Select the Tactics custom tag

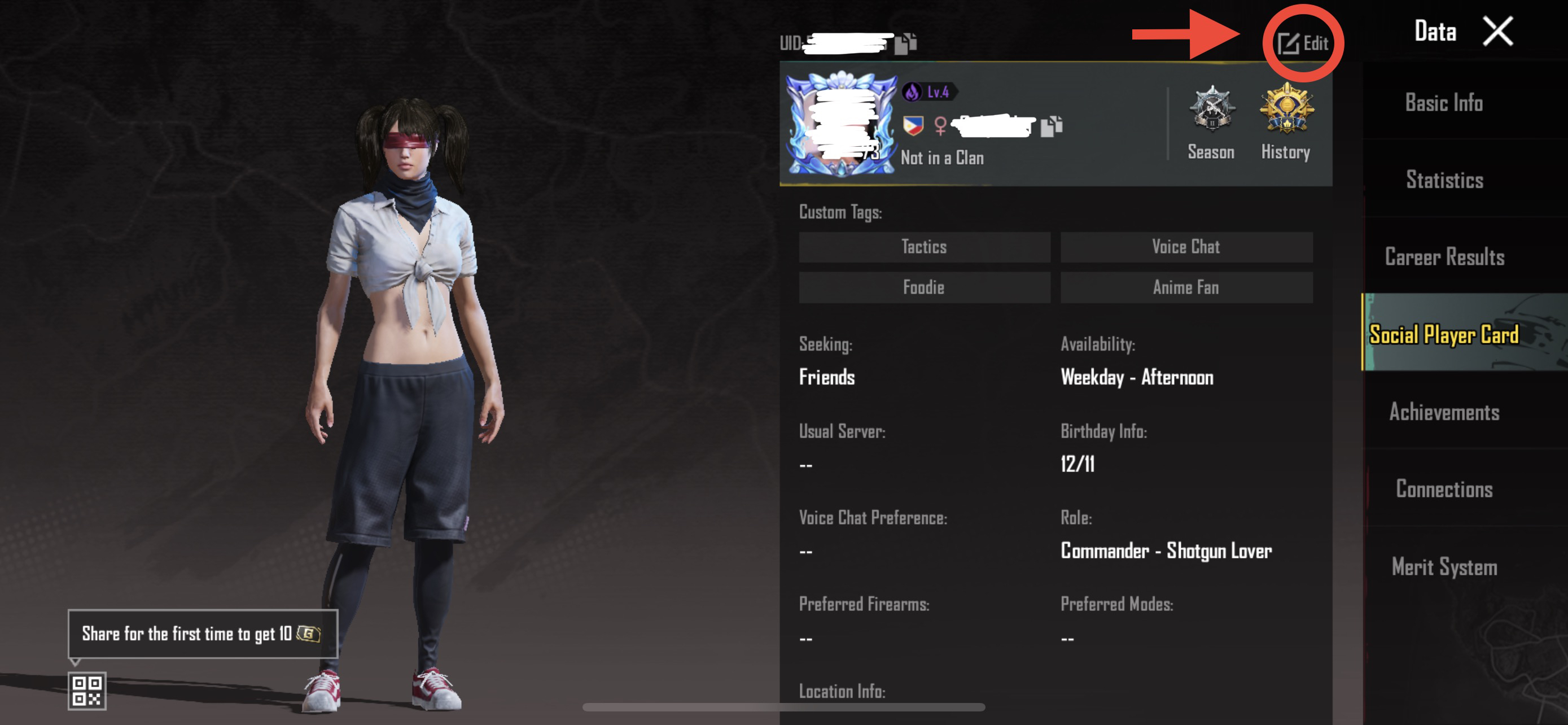(924, 247)
